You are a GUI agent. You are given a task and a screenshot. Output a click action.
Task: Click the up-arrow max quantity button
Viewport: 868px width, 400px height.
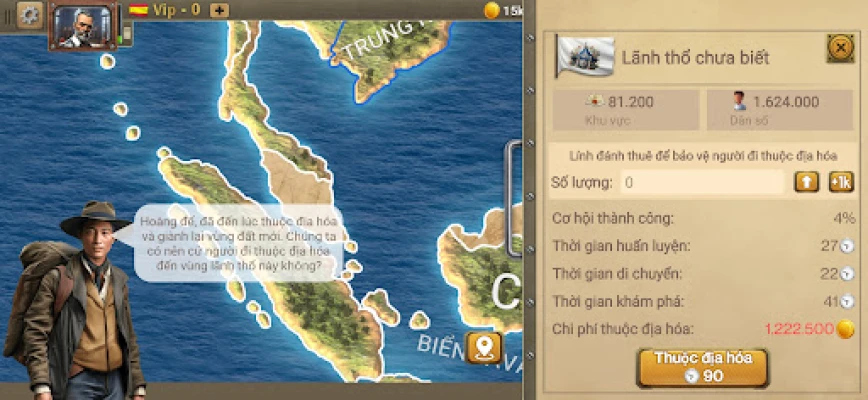(x=807, y=182)
